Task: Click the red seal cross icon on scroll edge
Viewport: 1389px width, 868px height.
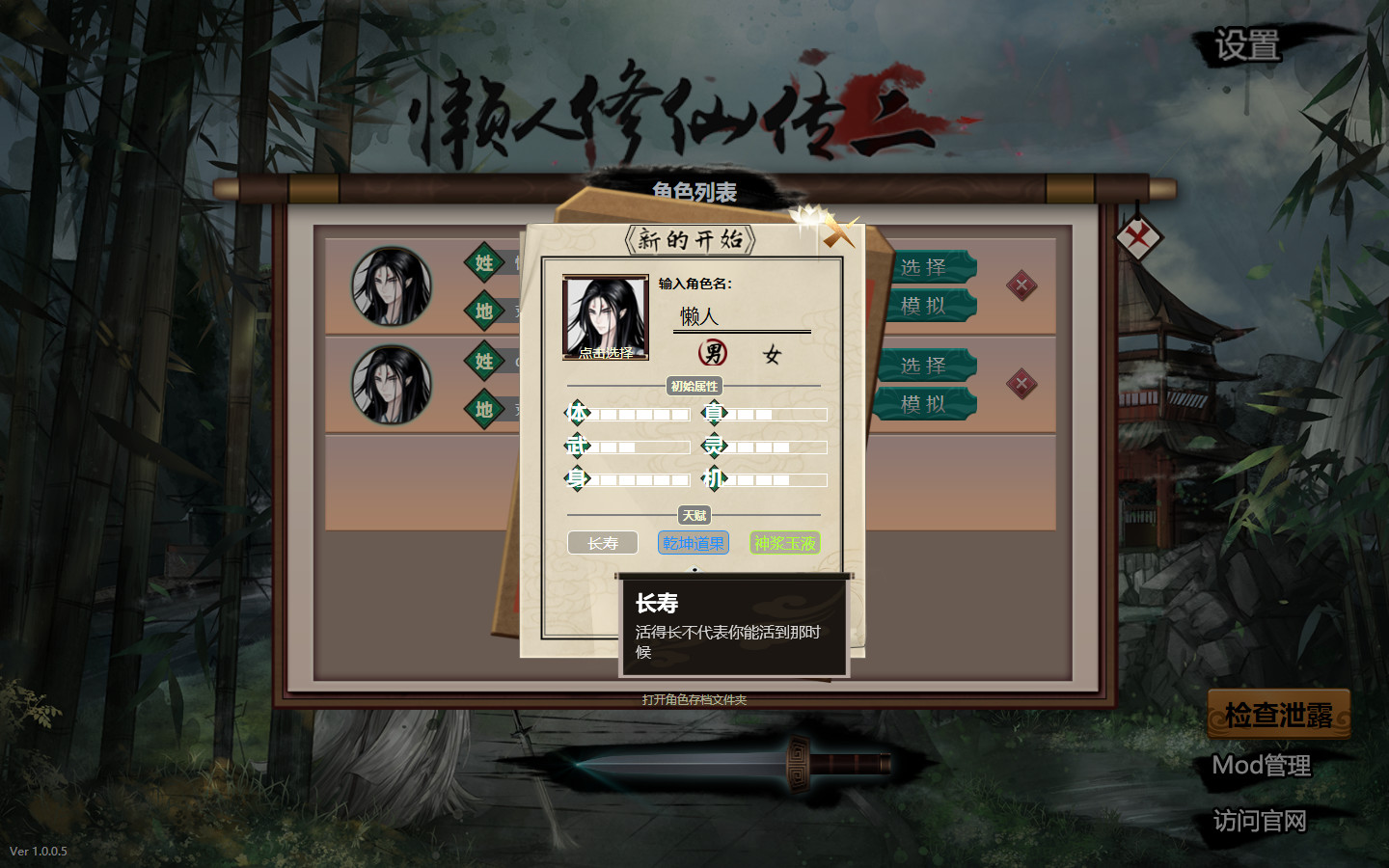Action: click(1138, 238)
